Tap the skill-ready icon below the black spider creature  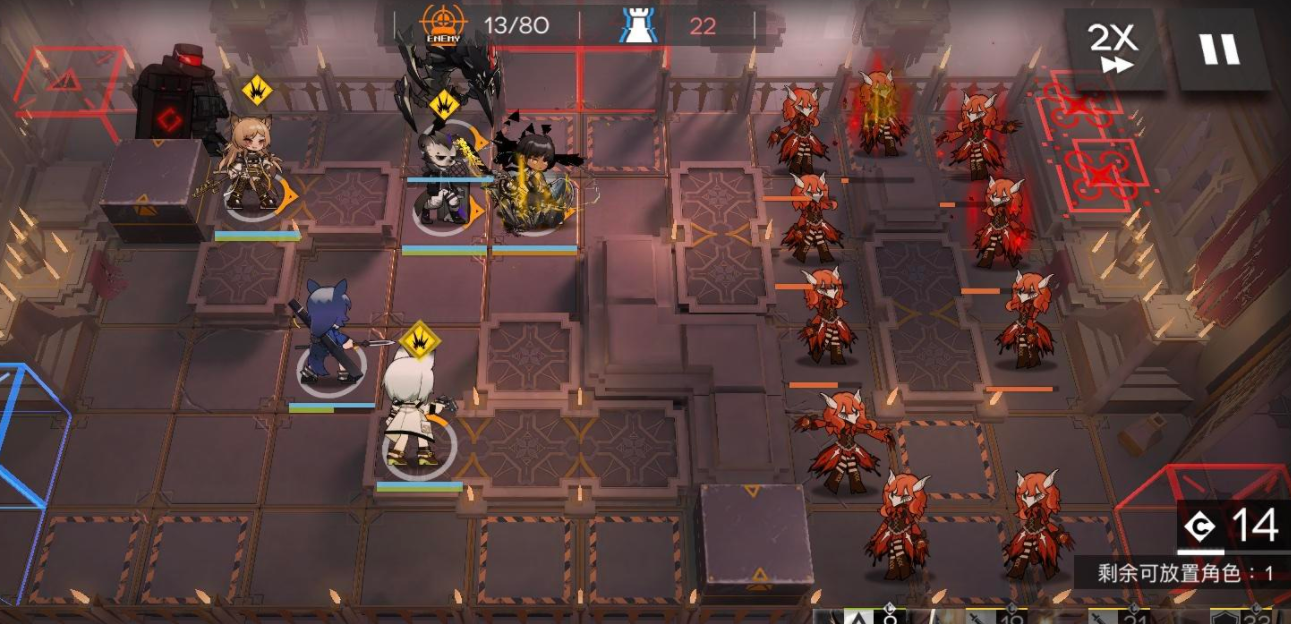[x=443, y=104]
